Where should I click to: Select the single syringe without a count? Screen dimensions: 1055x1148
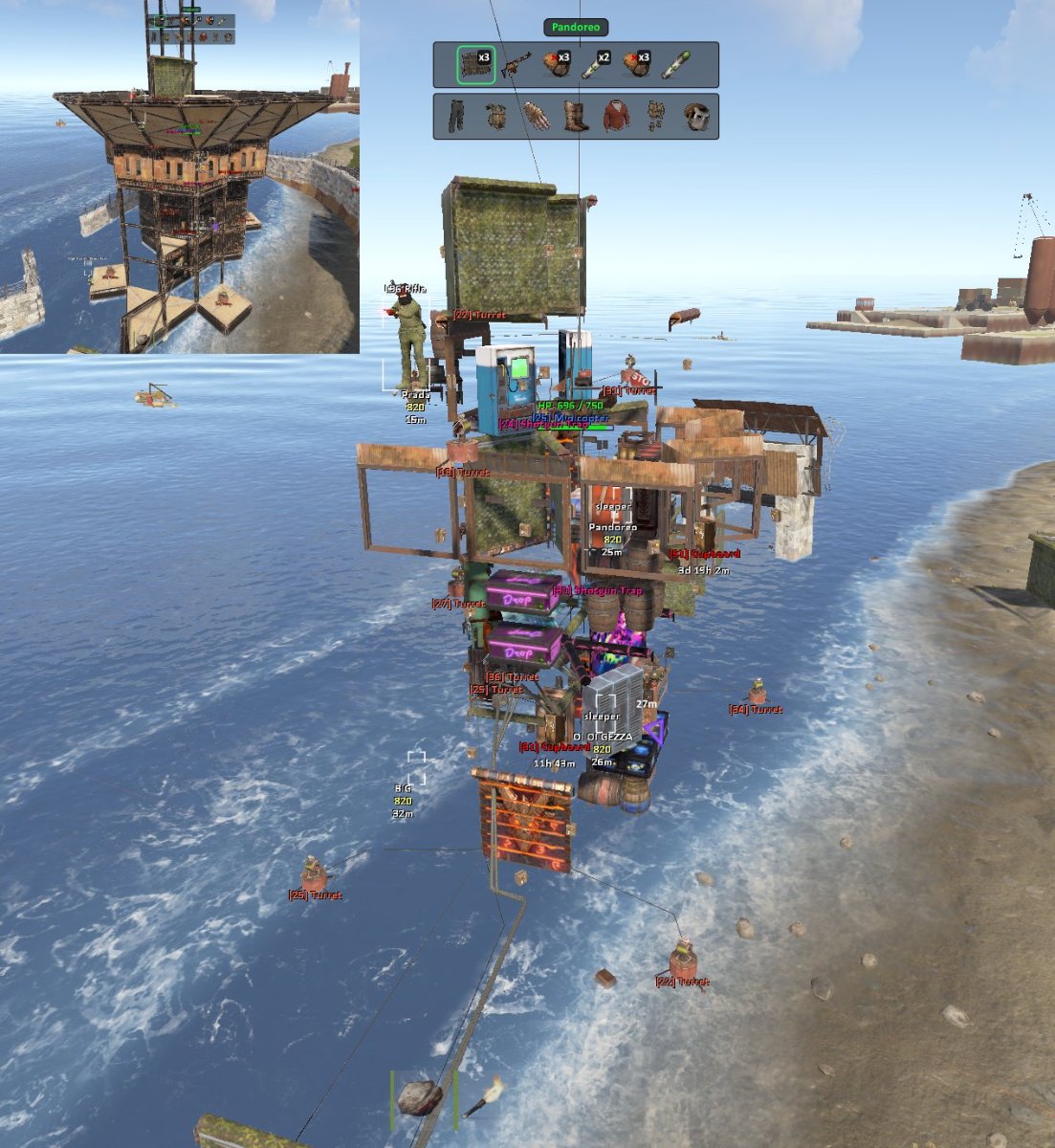(675, 65)
